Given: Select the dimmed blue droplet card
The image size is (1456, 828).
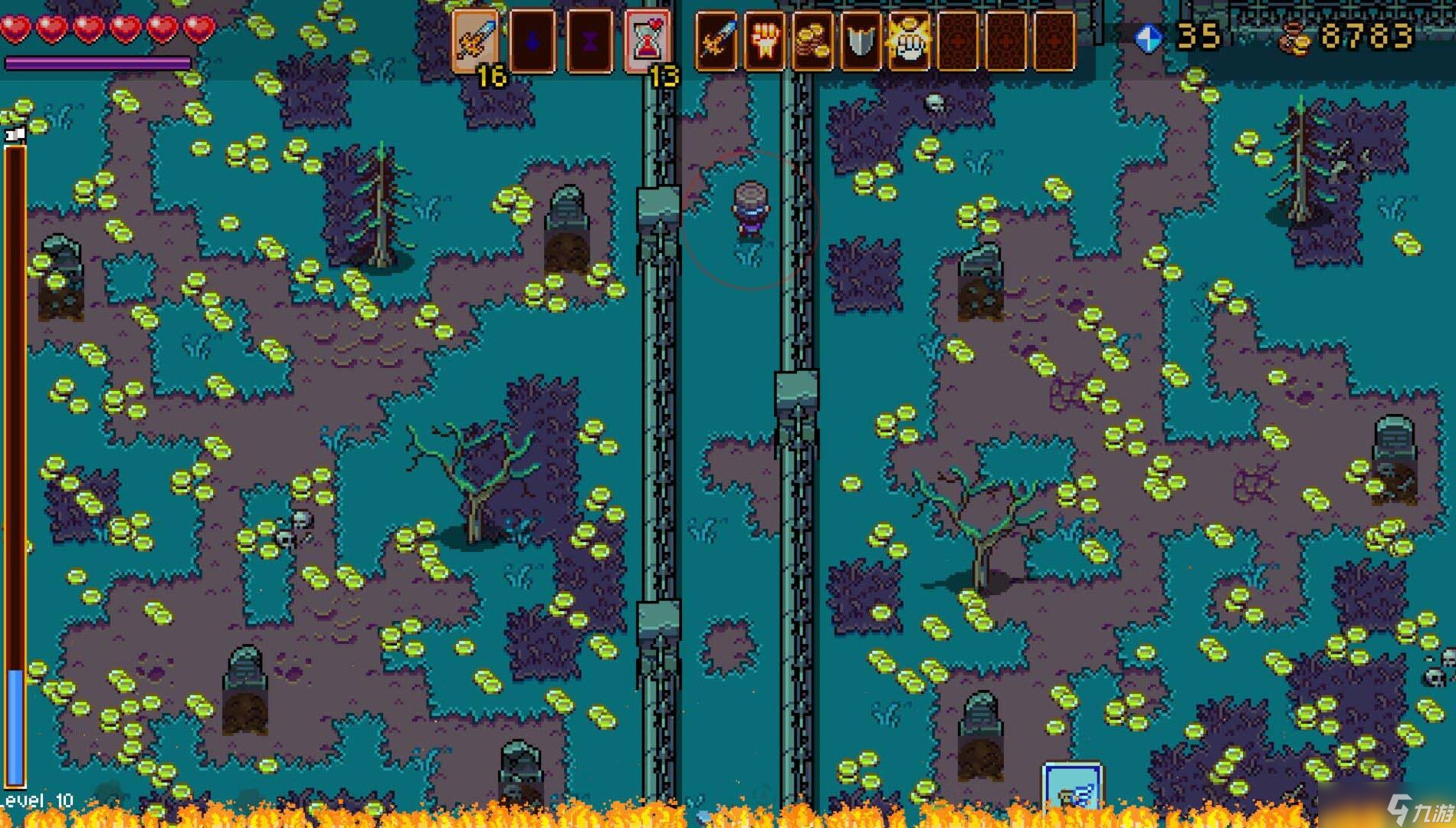Looking at the screenshot, I should tap(533, 41).
